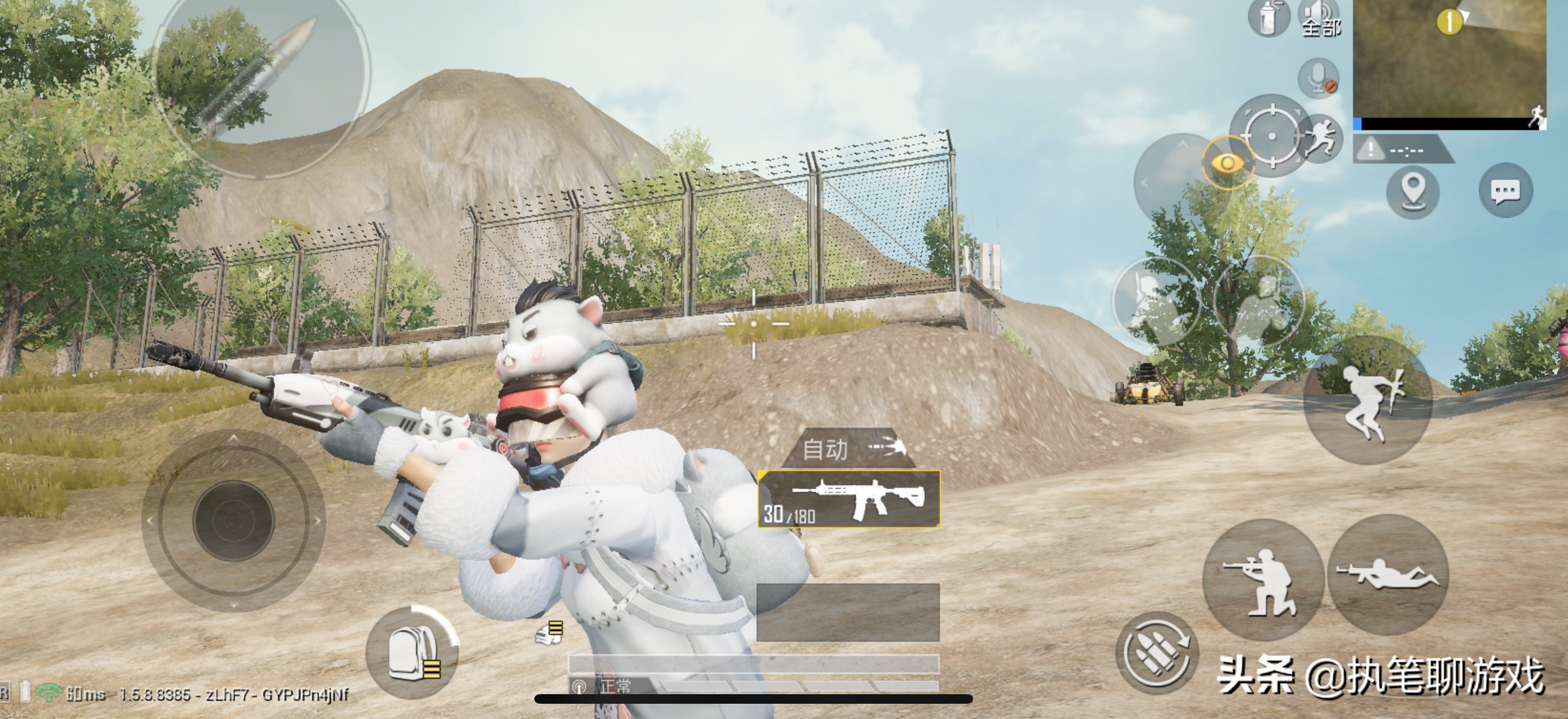The width and height of the screenshot is (1568, 719).
Task: Open the crosshair scope aim button
Action: (1271, 136)
